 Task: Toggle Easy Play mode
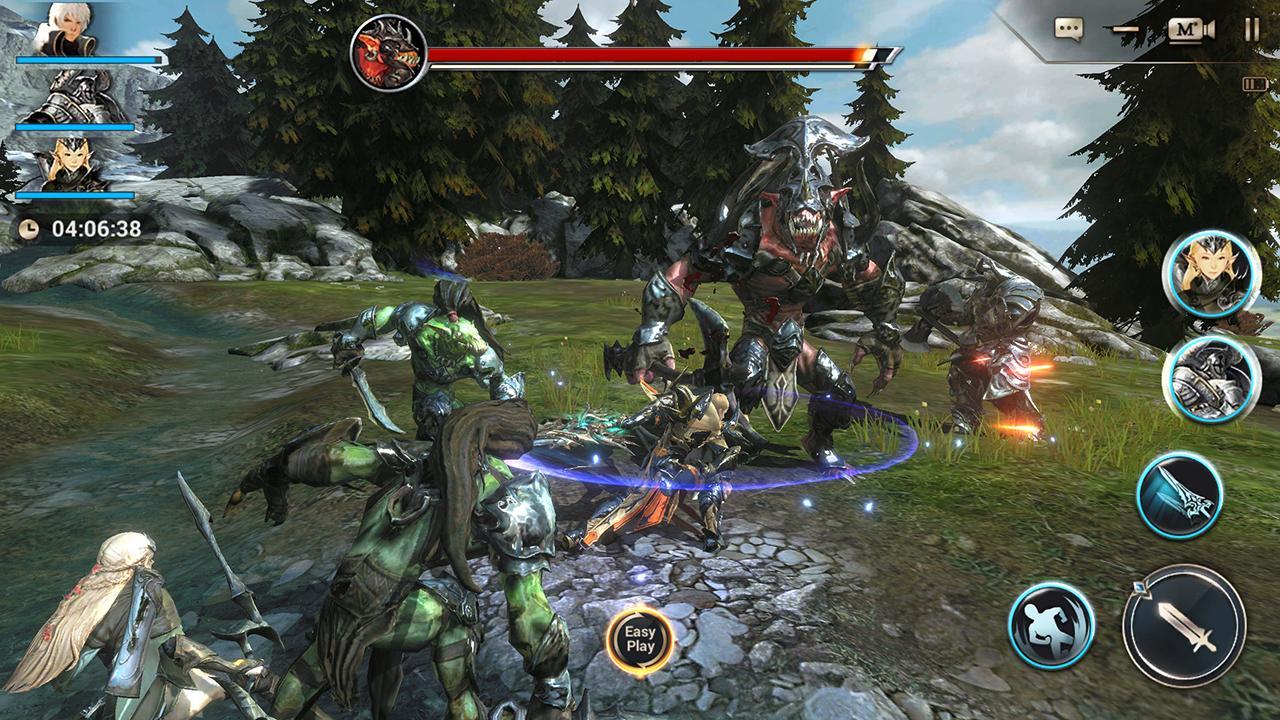click(643, 639)
